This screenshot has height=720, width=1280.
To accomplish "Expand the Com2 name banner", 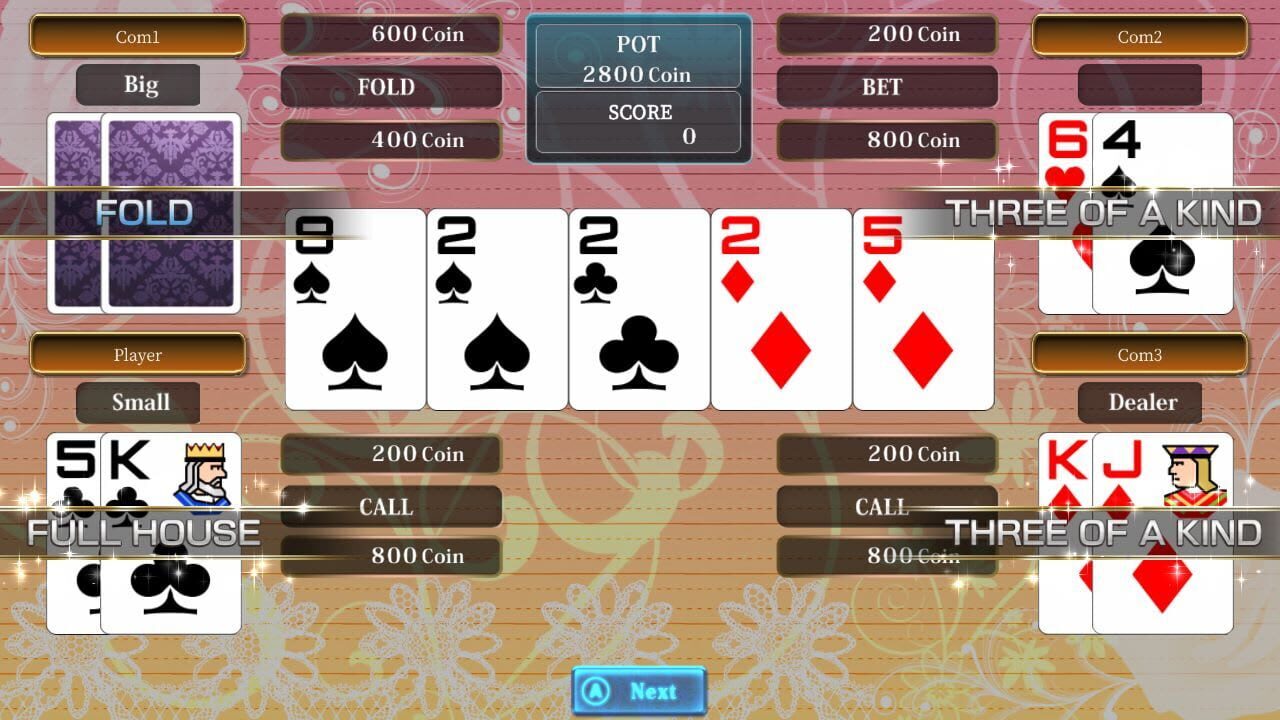I will tap(1142, 36).
